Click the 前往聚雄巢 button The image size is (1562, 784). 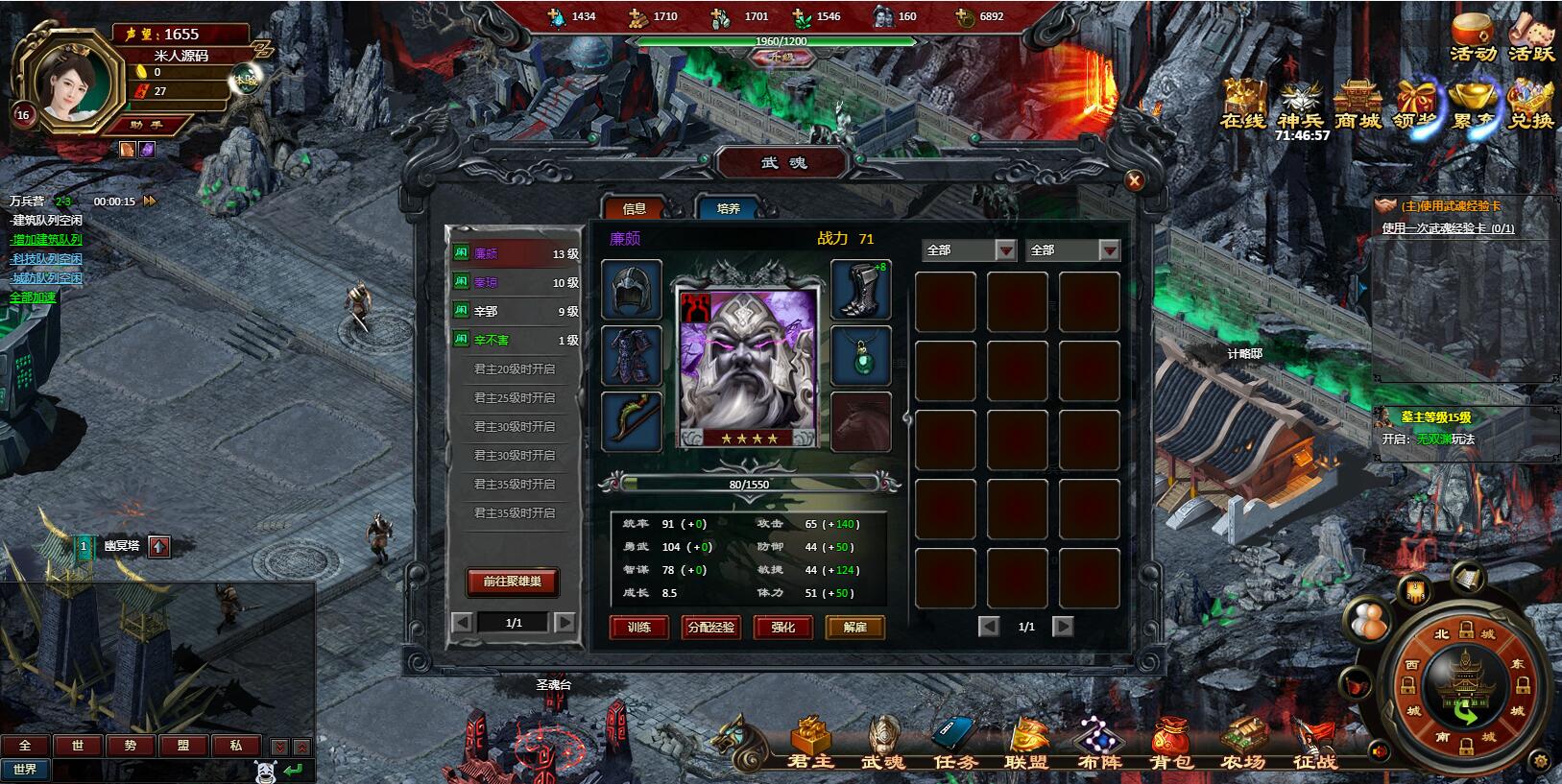coord(513,582)
